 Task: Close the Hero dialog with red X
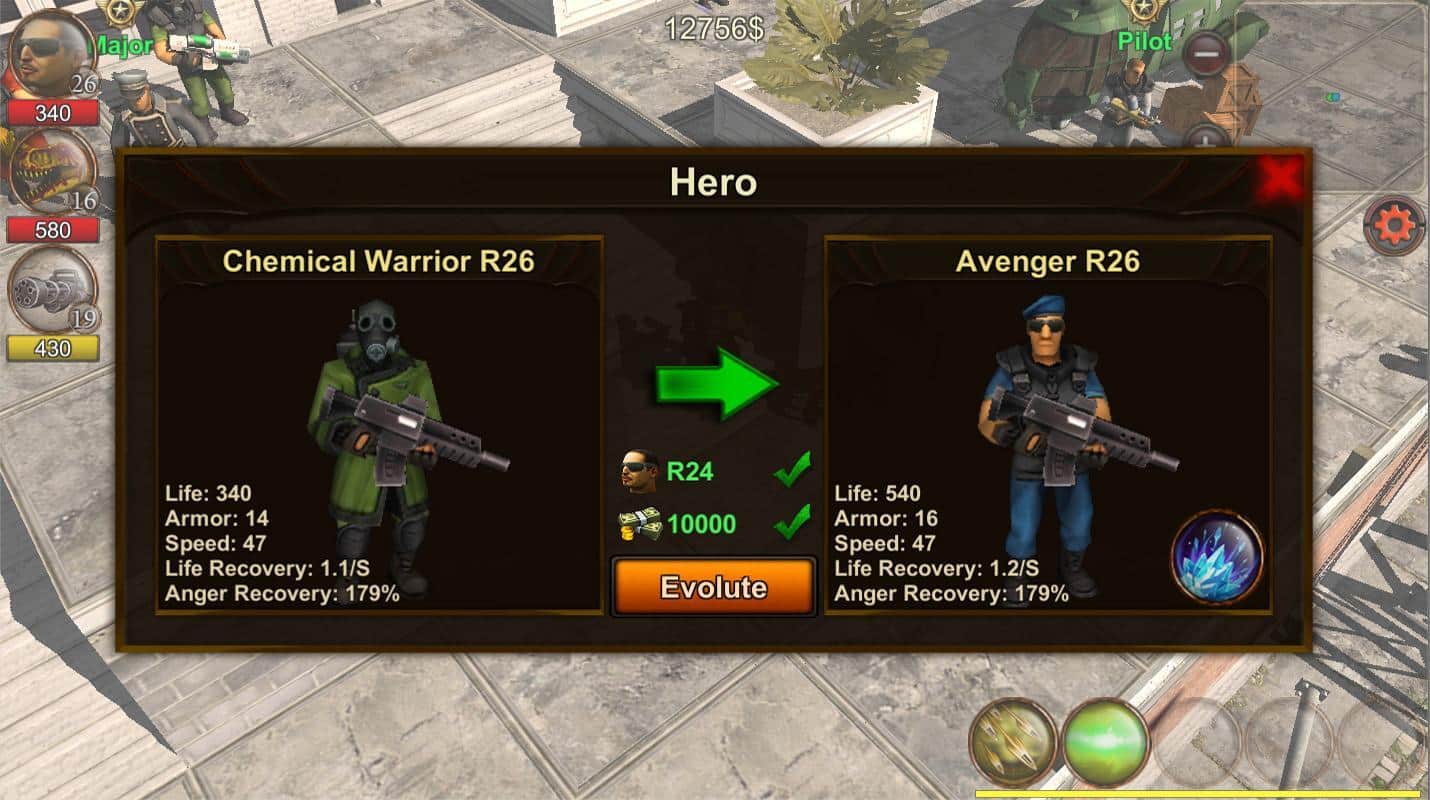1279,180
